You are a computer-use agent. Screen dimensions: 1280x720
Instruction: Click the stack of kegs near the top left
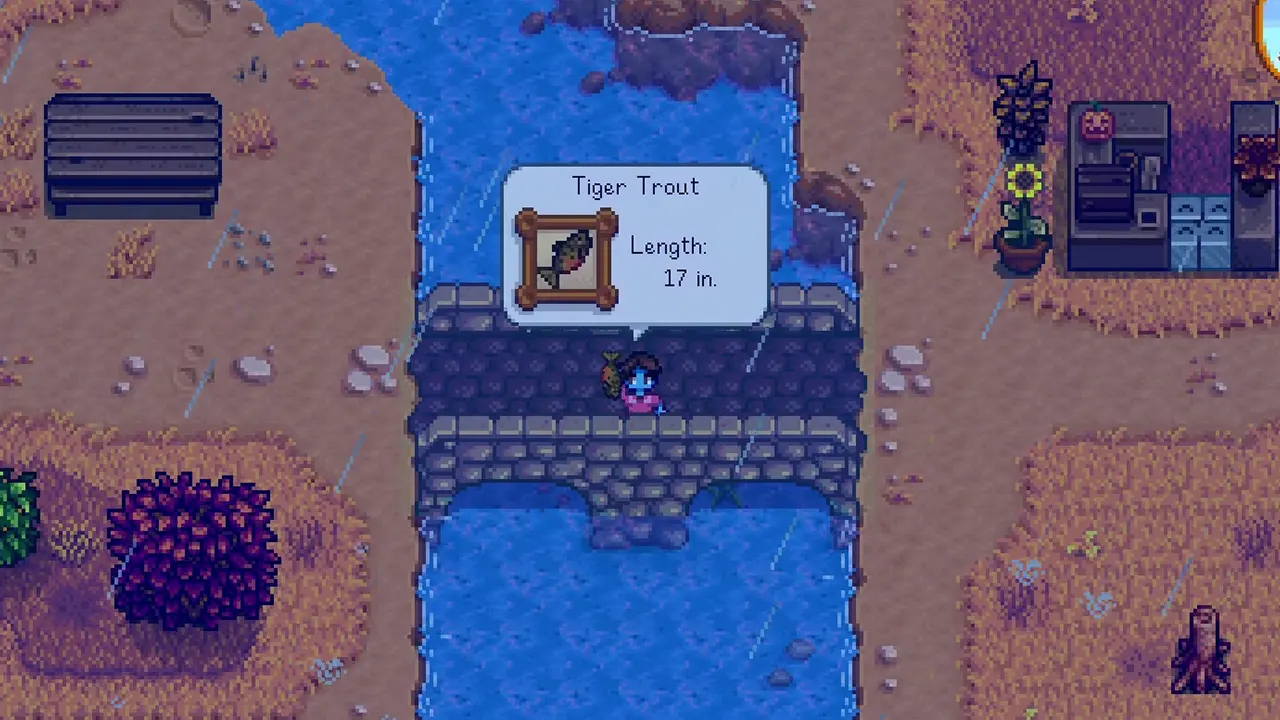[133, 150]
